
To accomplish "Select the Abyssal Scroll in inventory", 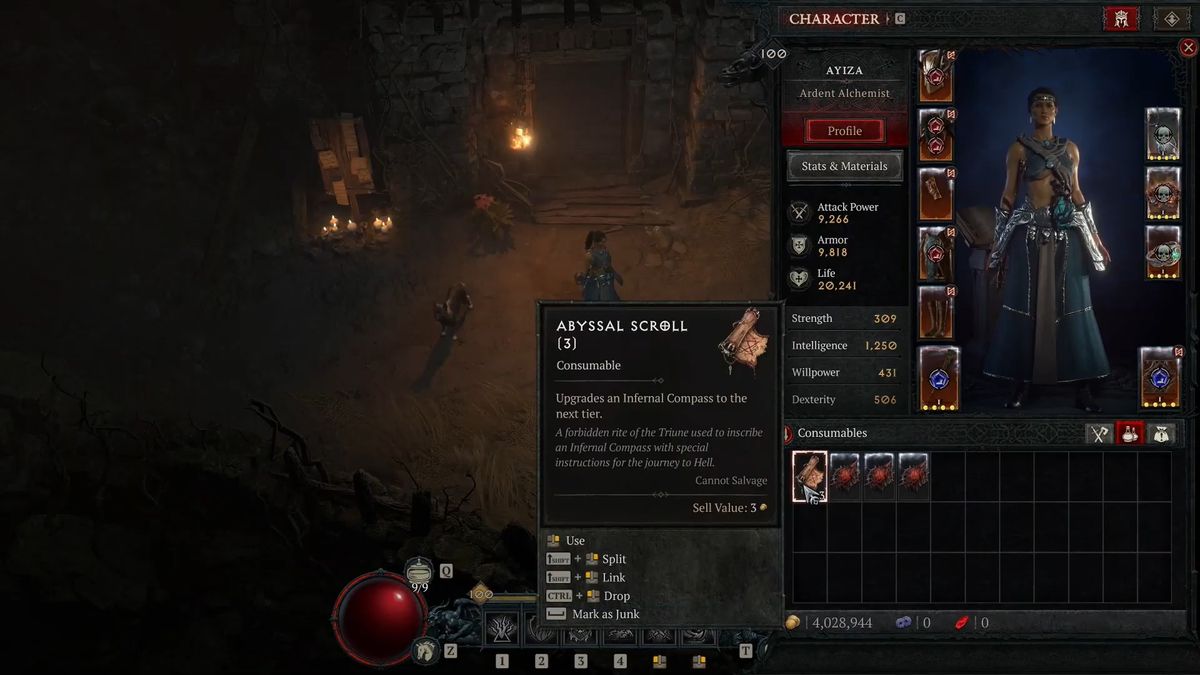I will pyautogui.click(x=810, y=477).
